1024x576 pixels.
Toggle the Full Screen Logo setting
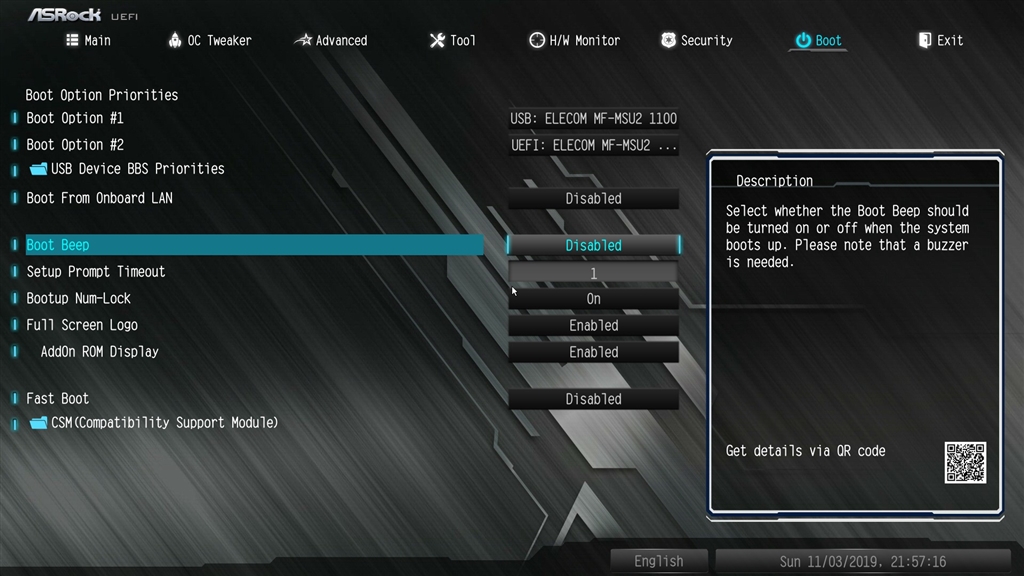pos(593,326)
